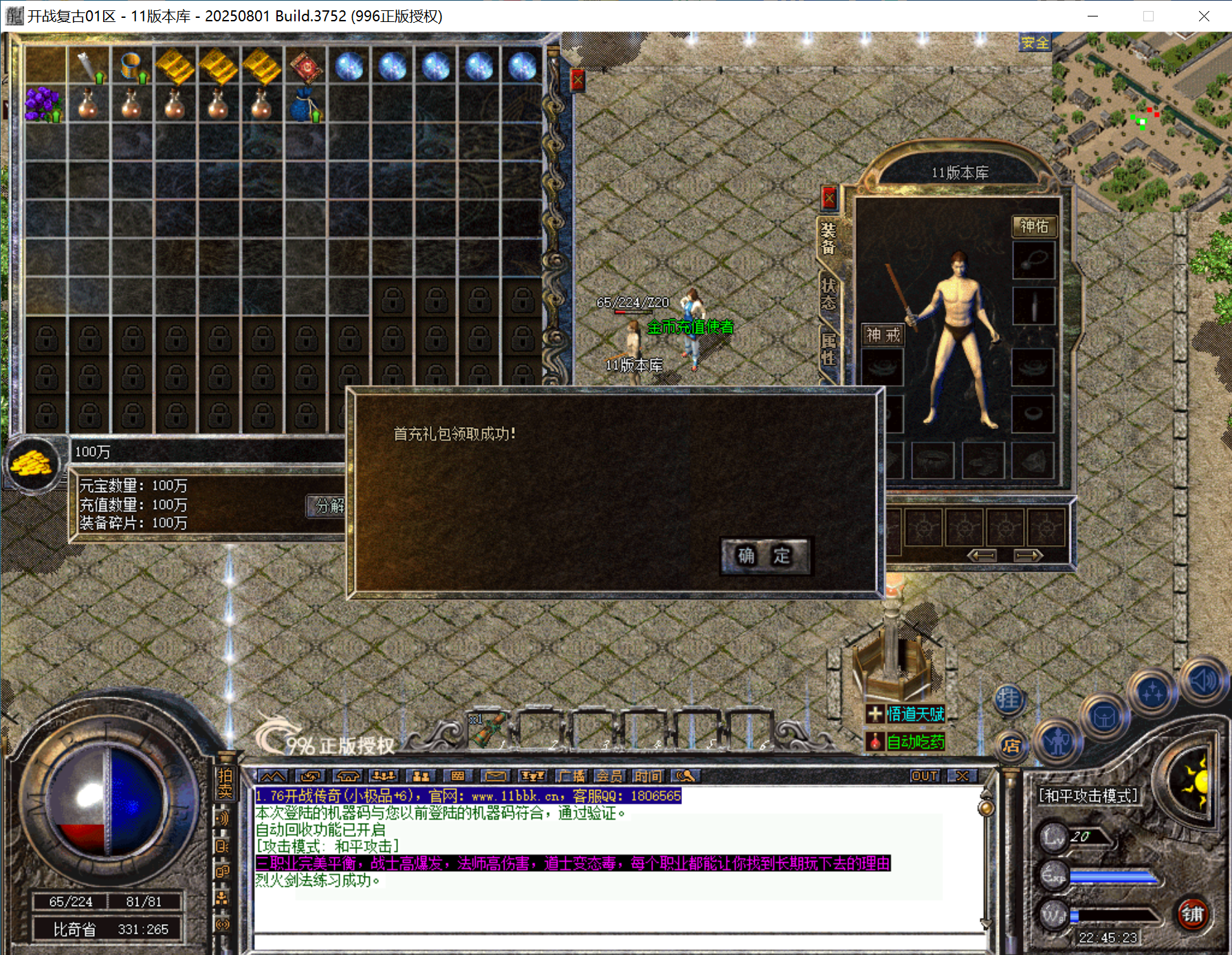Choose the wooden bucket item in the inventory
Screen dimensions: 1232x955
click(x=131, y=67)
